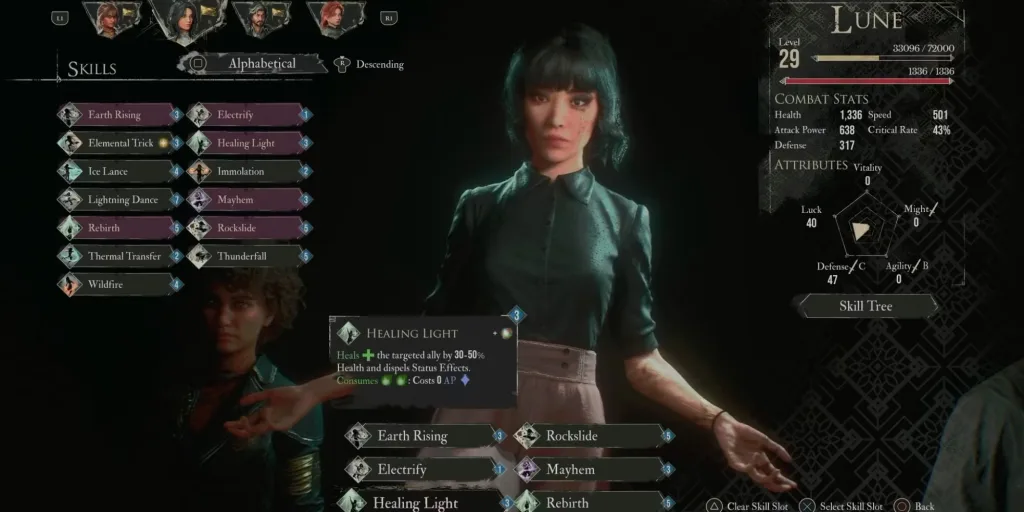Open the Skill Tree
Screen dimensions: 1024x512
865,306
